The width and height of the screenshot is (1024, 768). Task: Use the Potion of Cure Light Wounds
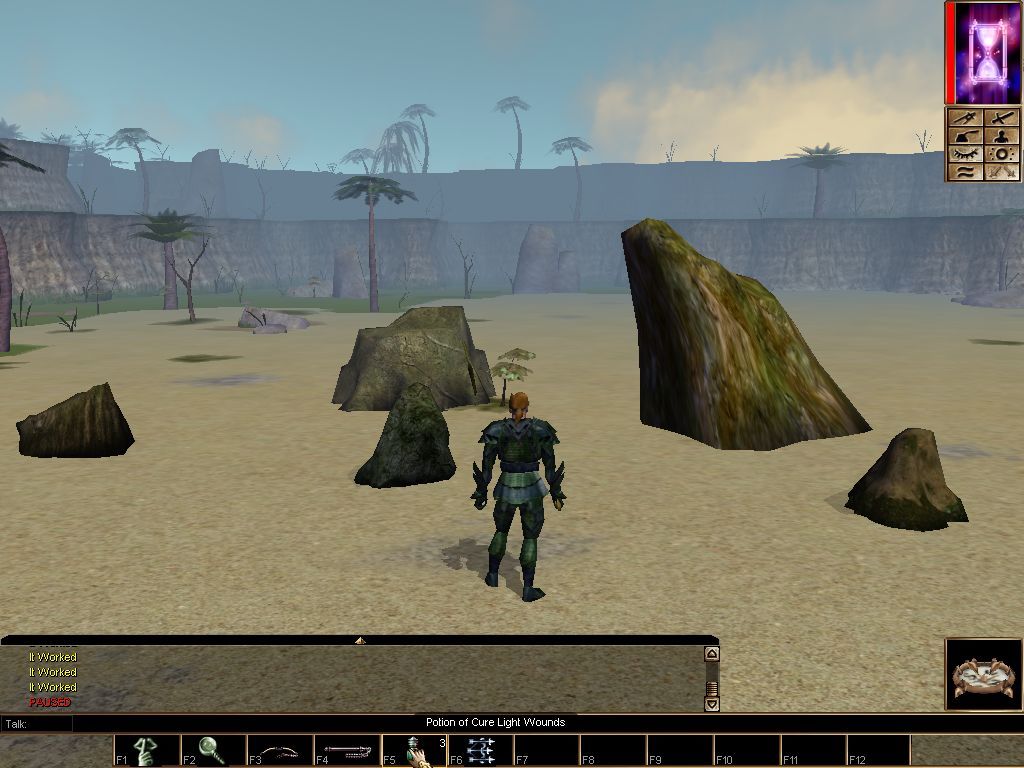[x=414, y=751]
